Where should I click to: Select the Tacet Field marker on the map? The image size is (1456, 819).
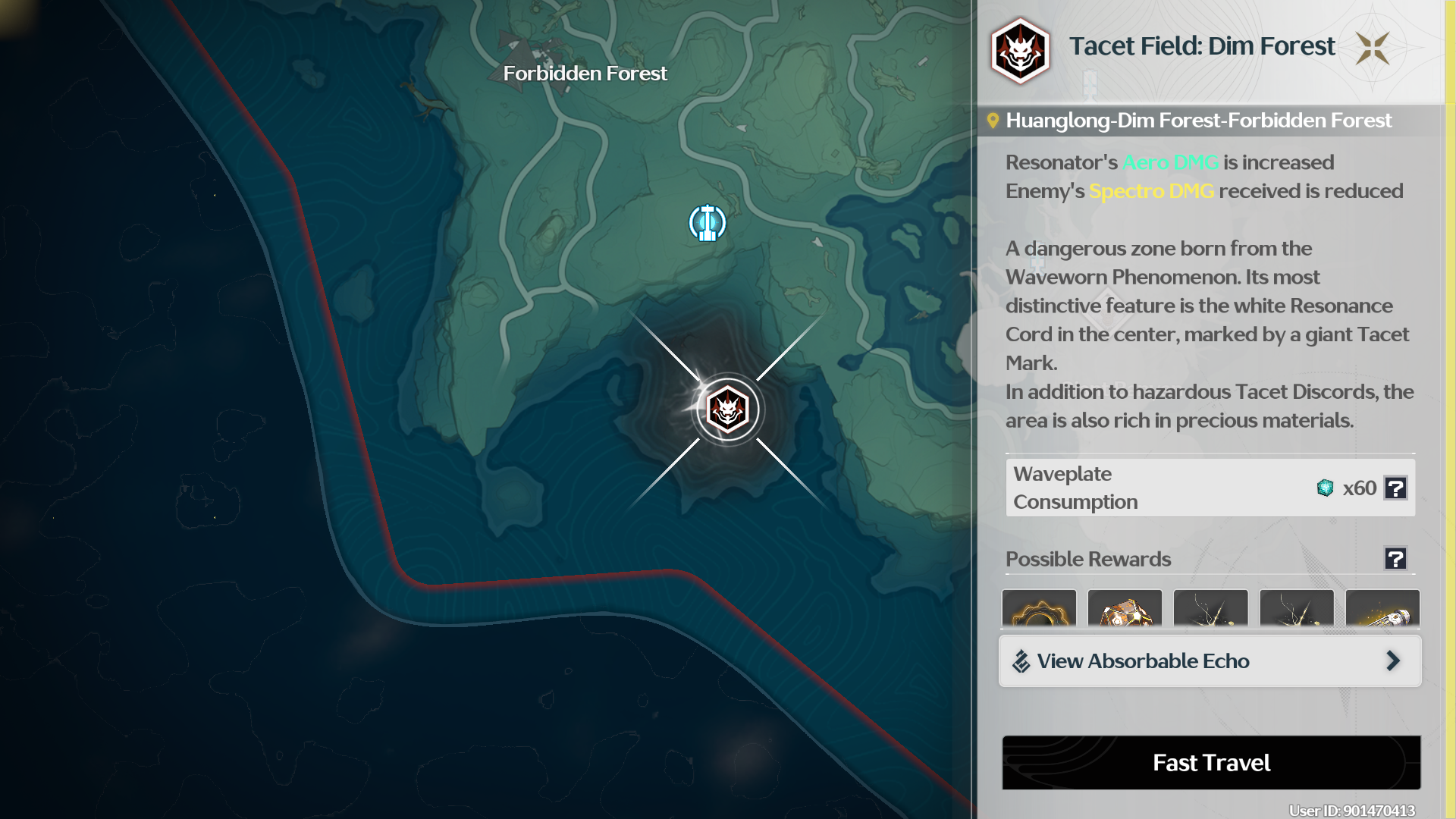(x=728, y=410)
